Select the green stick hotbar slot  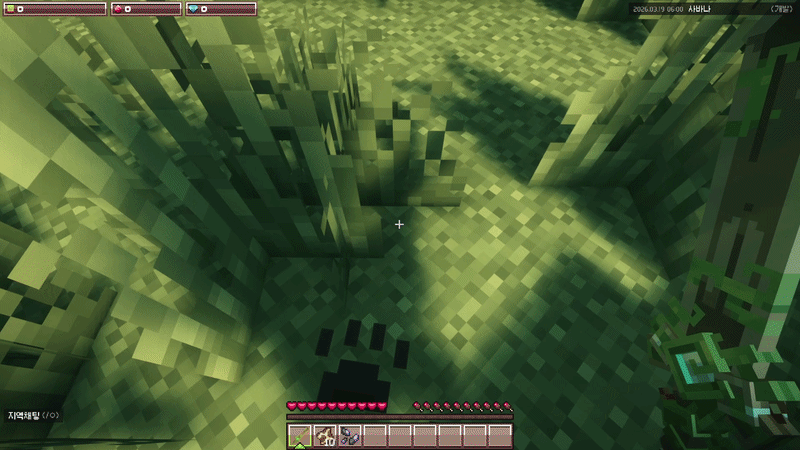coord(300,435)
